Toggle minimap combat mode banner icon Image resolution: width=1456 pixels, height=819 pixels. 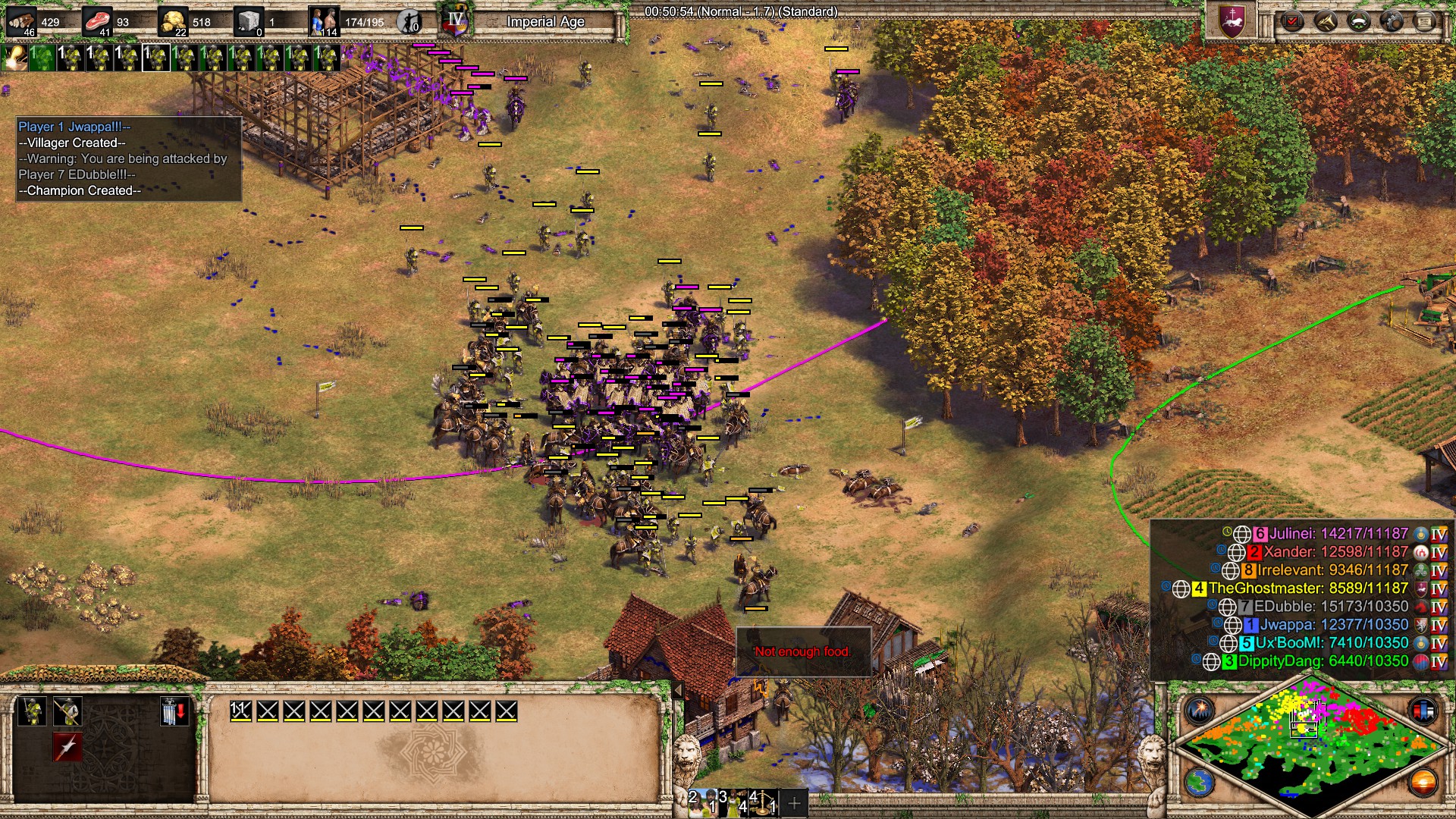click(x=1423, y=711)
